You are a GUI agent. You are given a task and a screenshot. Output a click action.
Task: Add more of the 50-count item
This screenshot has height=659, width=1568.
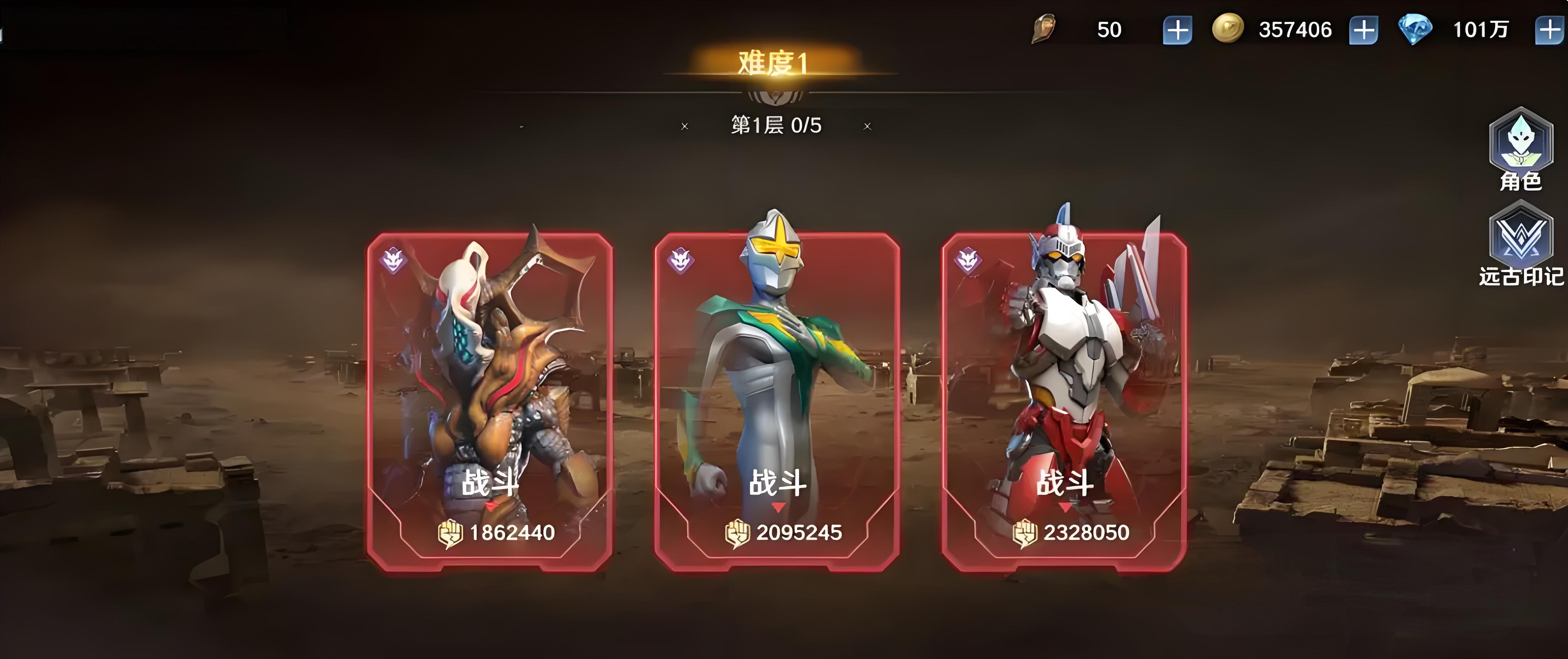click(x=1177, y=30)
